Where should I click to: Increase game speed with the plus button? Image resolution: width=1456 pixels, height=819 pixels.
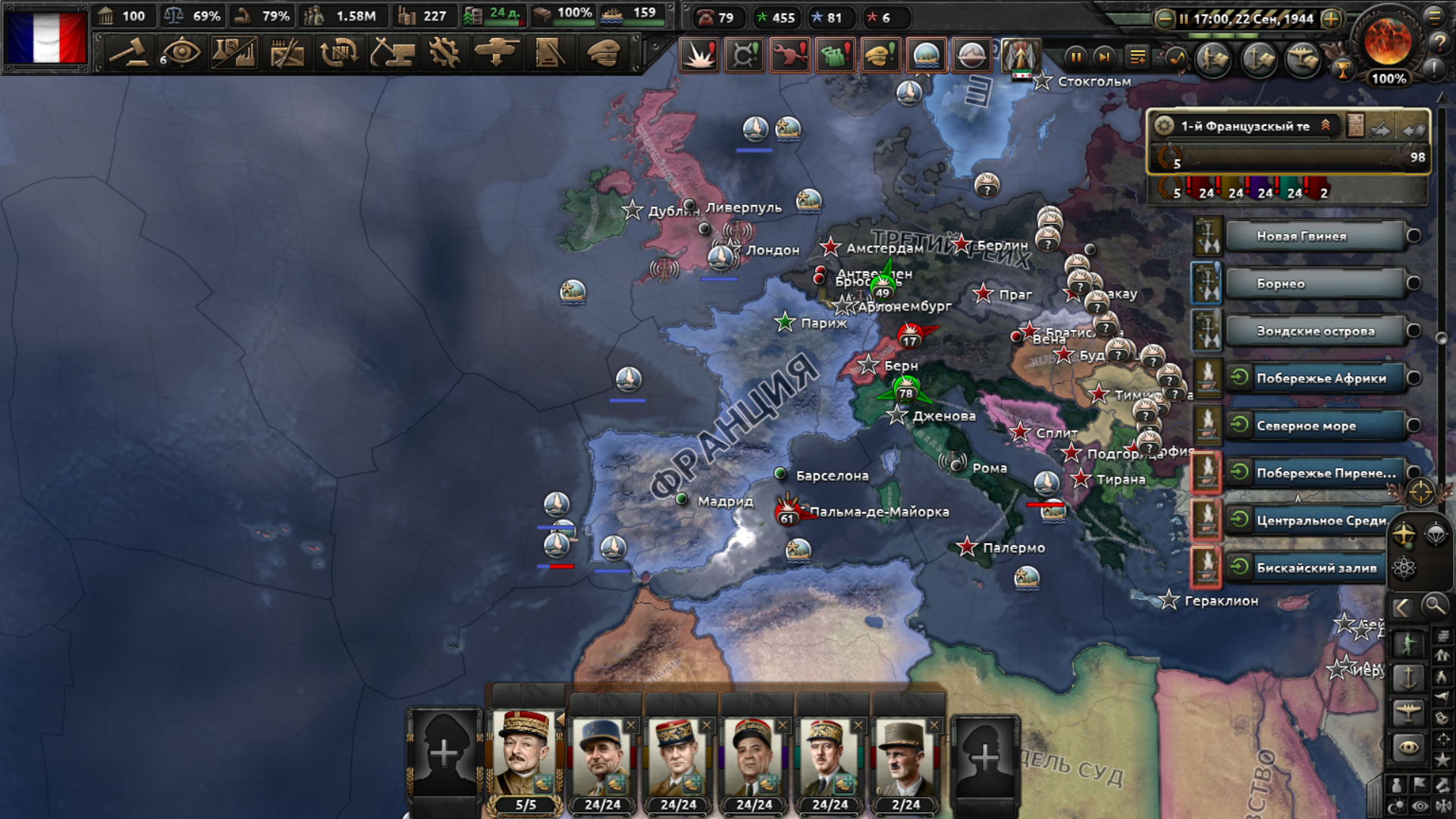point(1331,19)
